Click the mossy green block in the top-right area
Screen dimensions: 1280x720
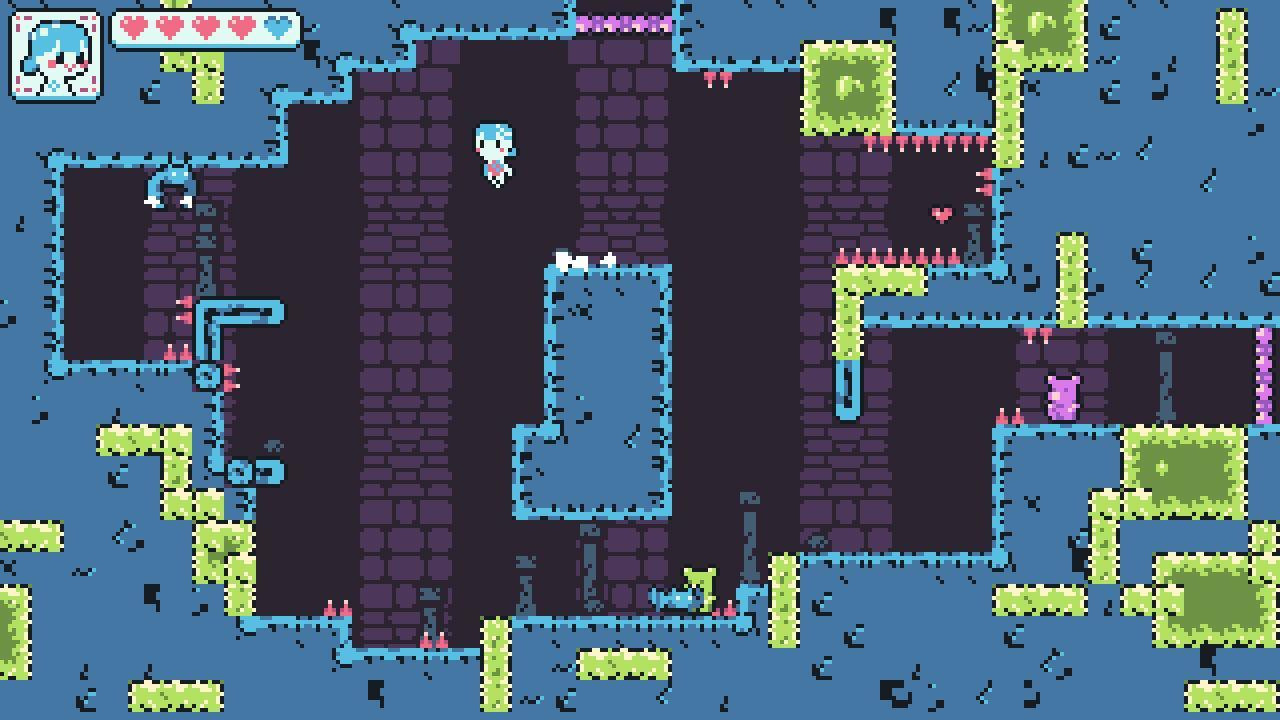[1043, 30]
